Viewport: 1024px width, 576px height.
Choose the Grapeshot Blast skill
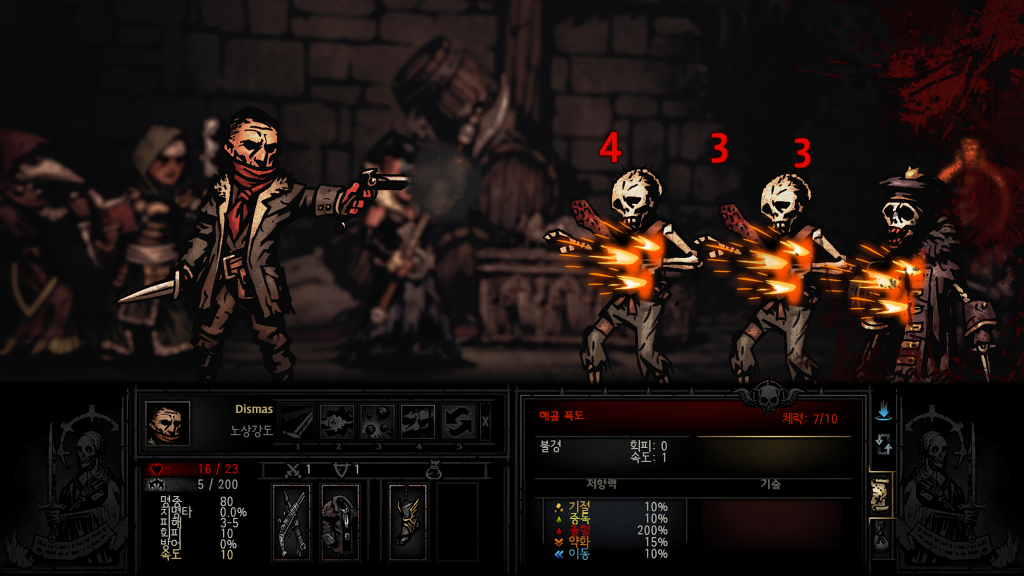[x=377, y=422]
